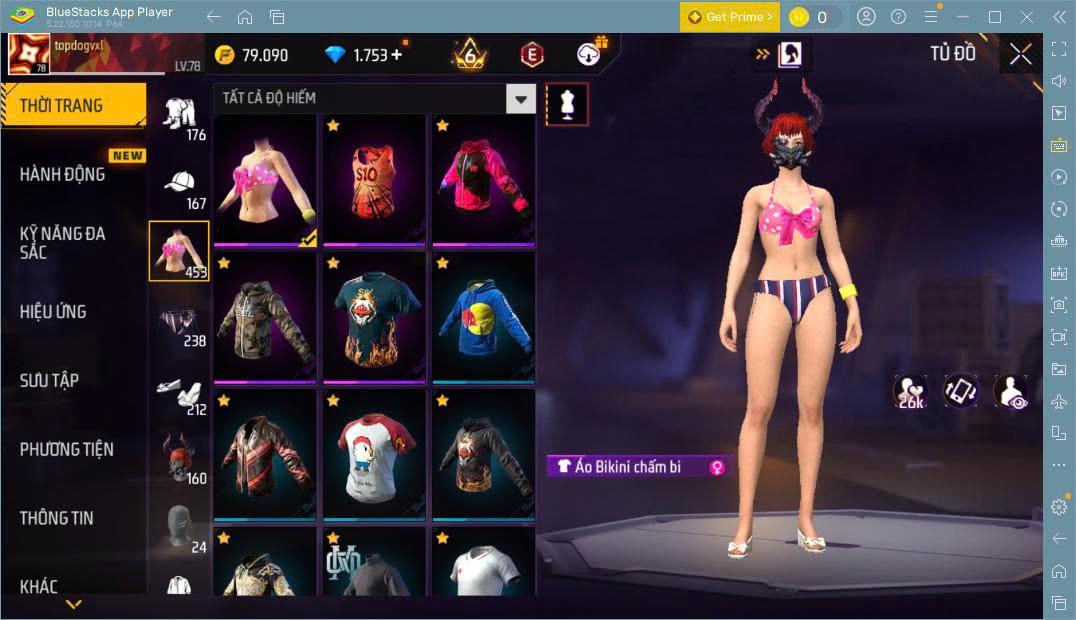Open the Thông Tin info tab
The image size is (1076, 620).
[57, 518]
